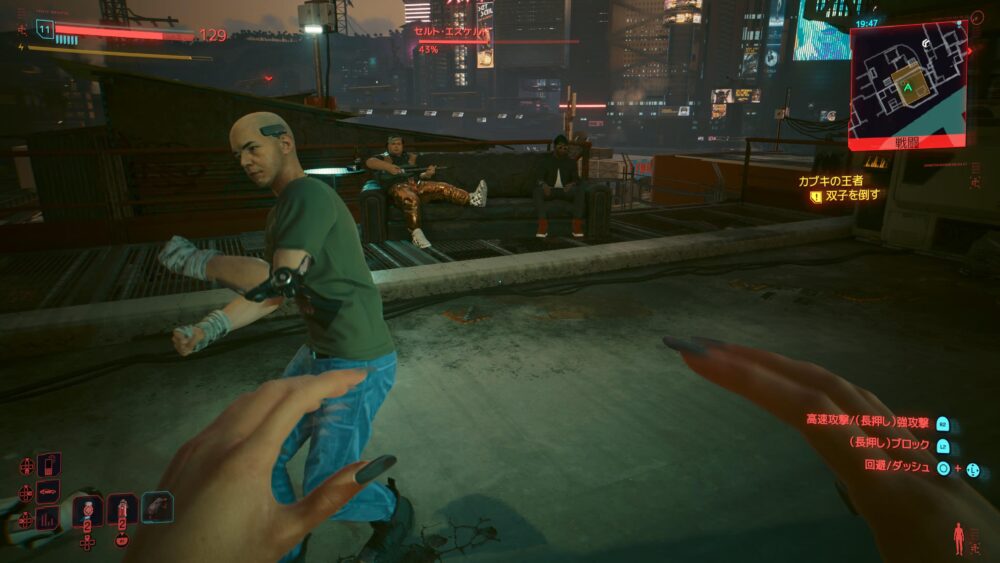Viewport: 1000px width, 563px height.
Task: Select the カブキの王者 quest tracker title
Action: 830,181
